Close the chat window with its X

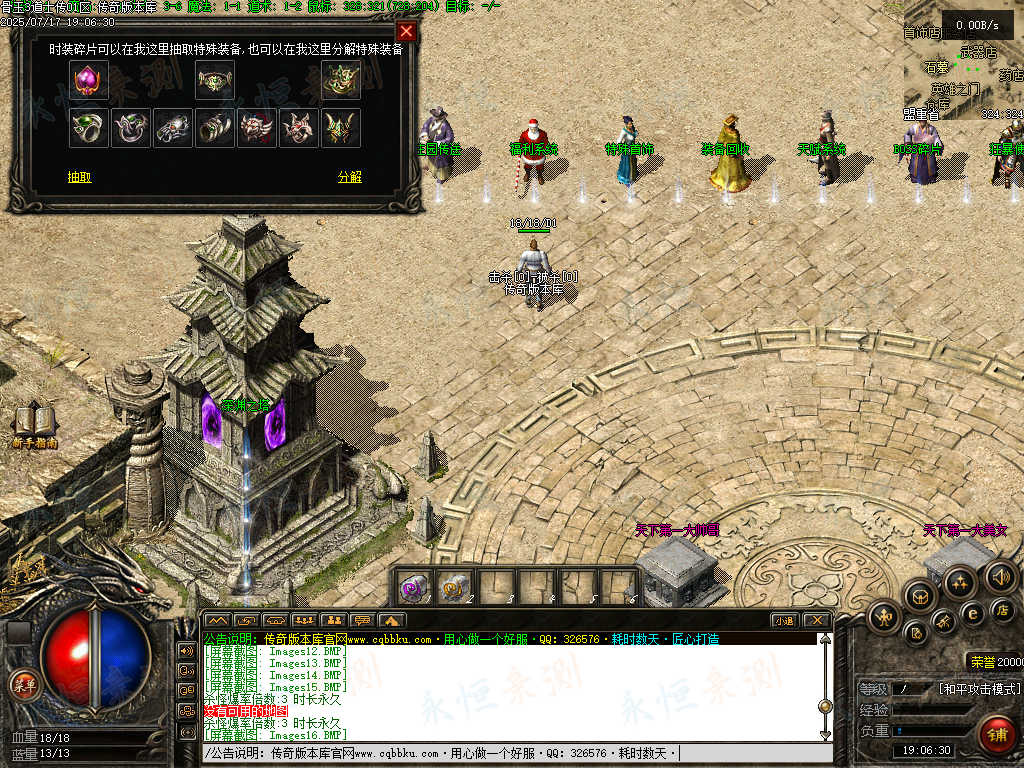816,621
